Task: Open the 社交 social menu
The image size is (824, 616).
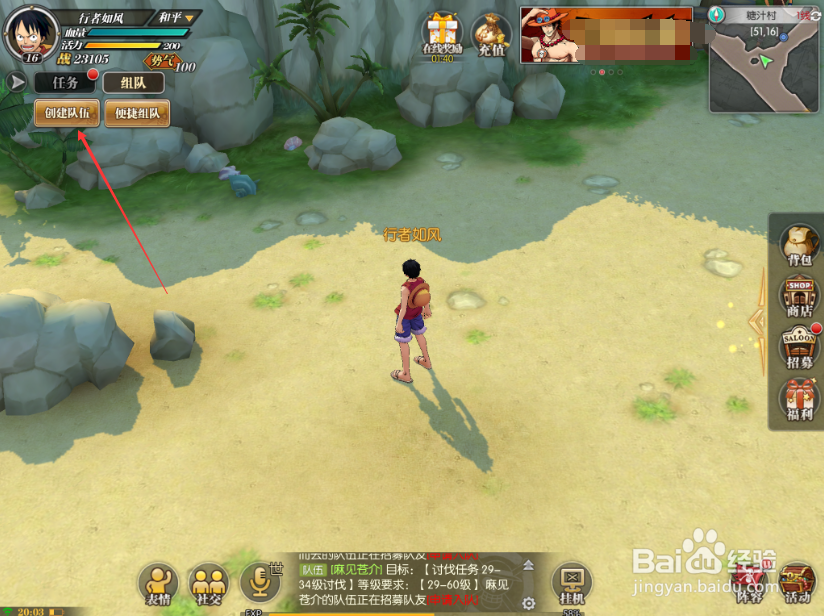Action: [209, 583]
